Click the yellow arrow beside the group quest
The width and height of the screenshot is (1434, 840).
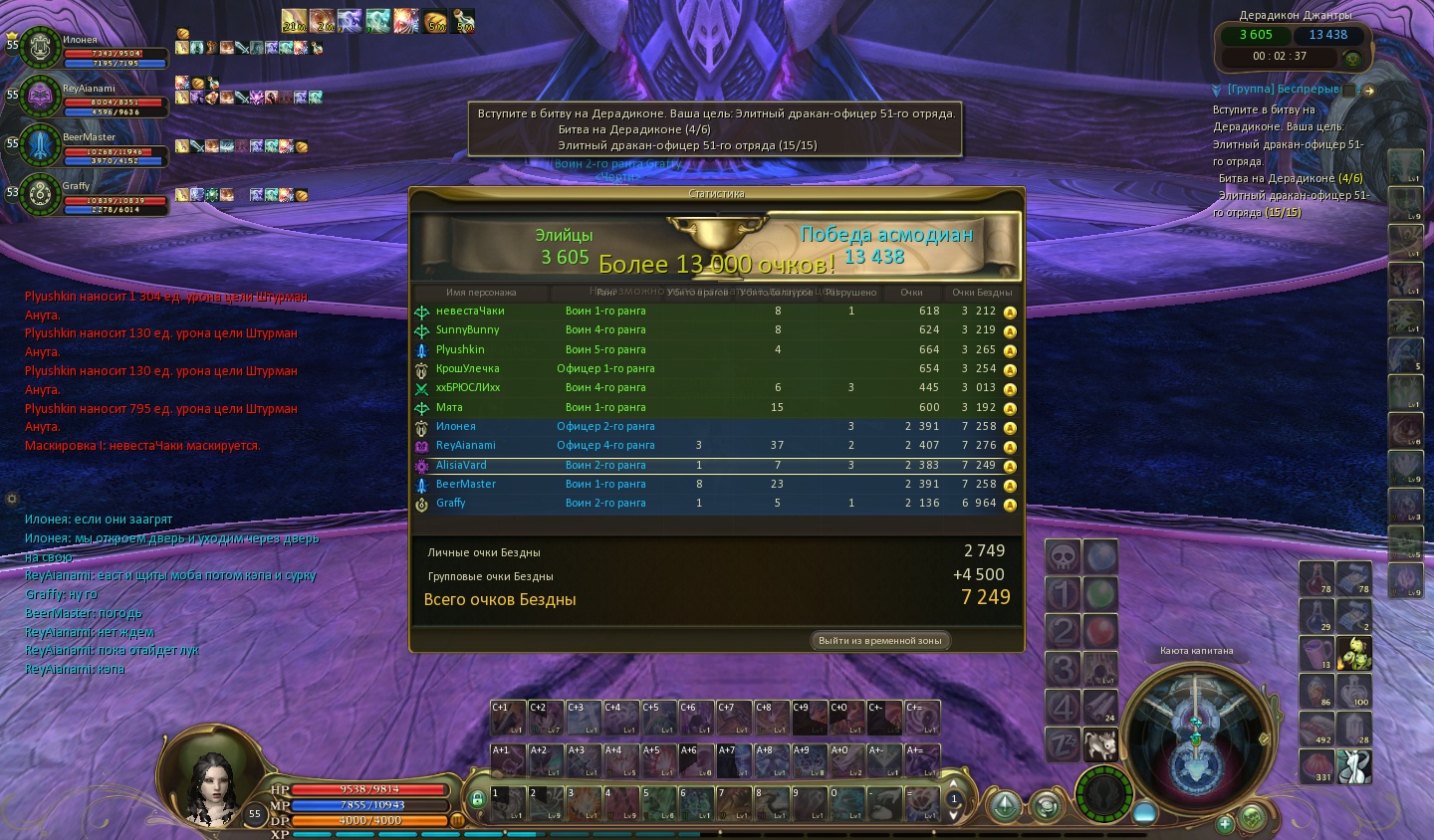click(1369, 91)
